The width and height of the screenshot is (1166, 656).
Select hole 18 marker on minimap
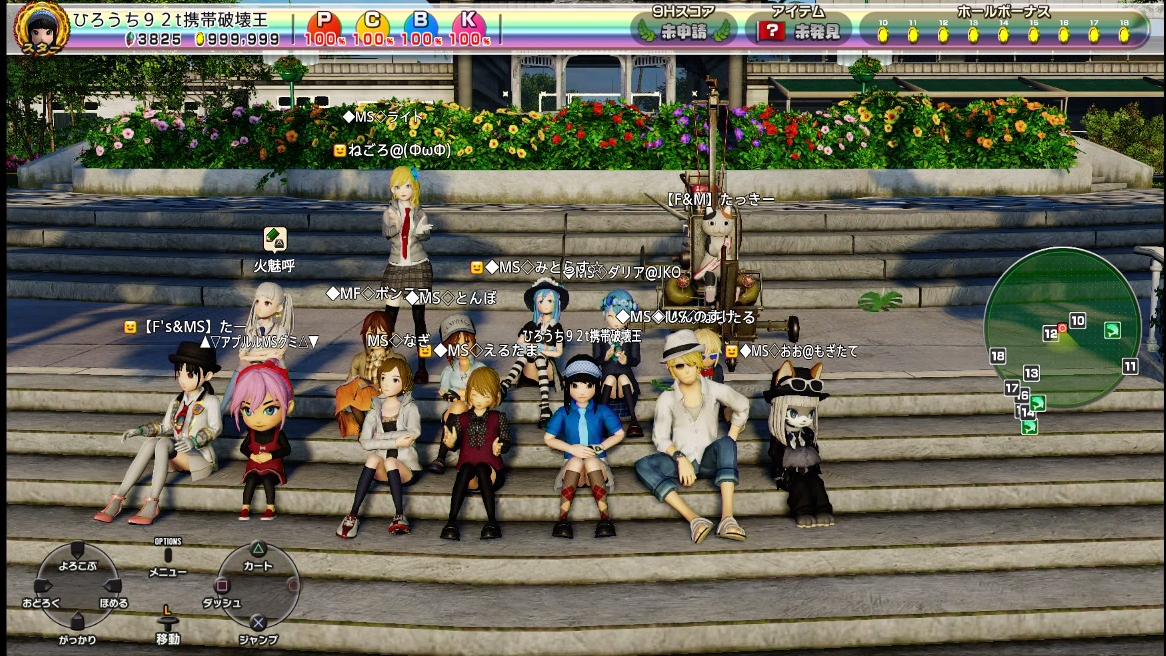point(997,356)
